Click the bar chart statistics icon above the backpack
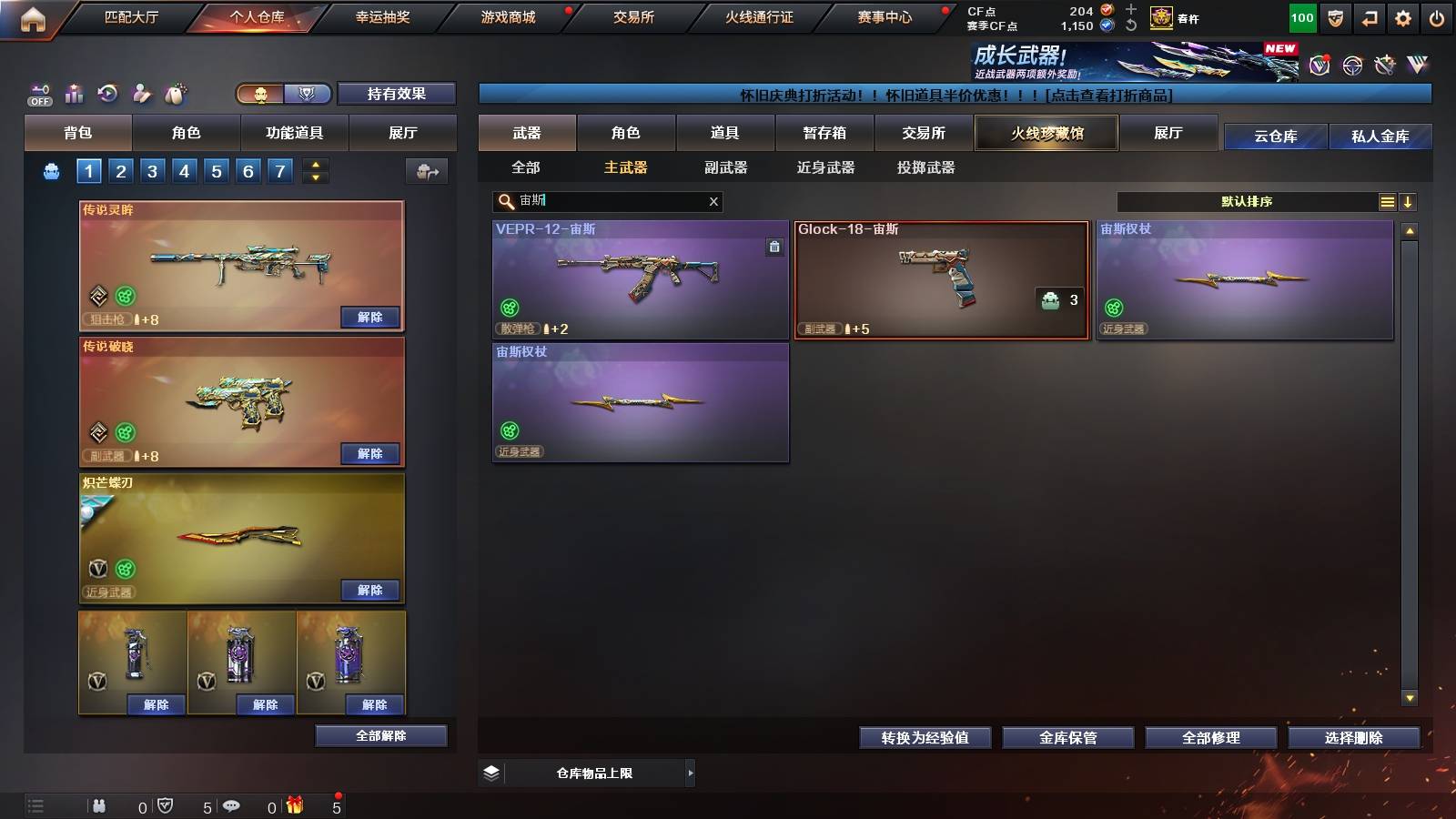The width and height of the screenshot is (1456, 819). pos(74,93)
